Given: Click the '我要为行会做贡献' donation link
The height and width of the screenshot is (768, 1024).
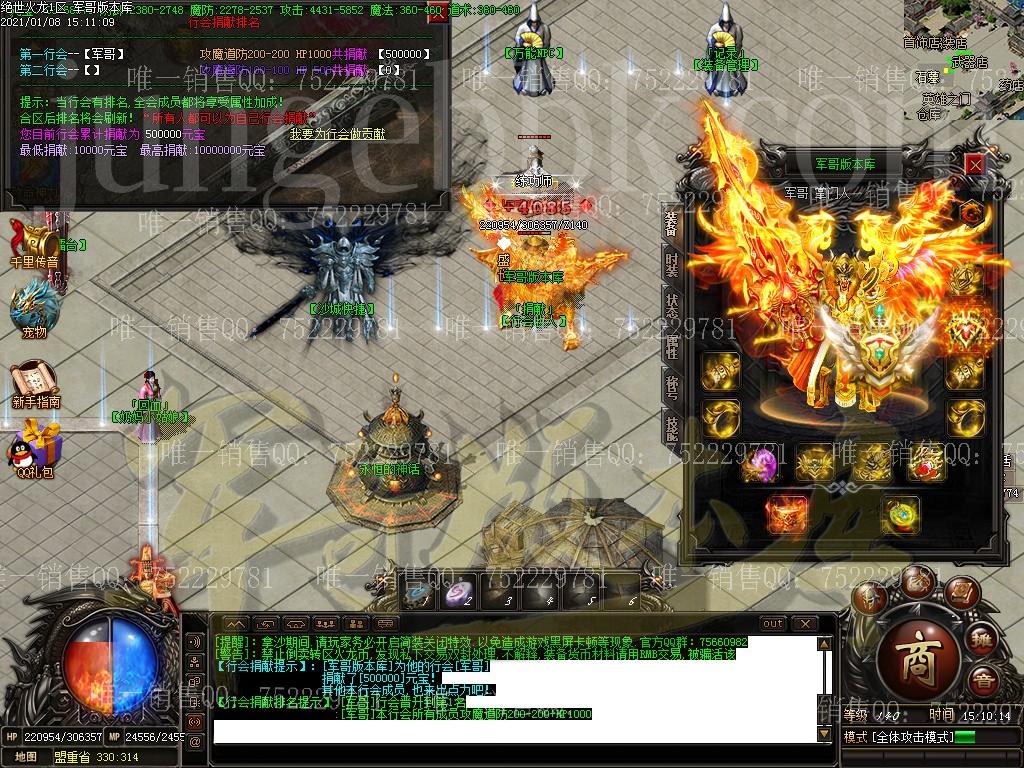Looking at the screenshot, I should coord(337,133).
